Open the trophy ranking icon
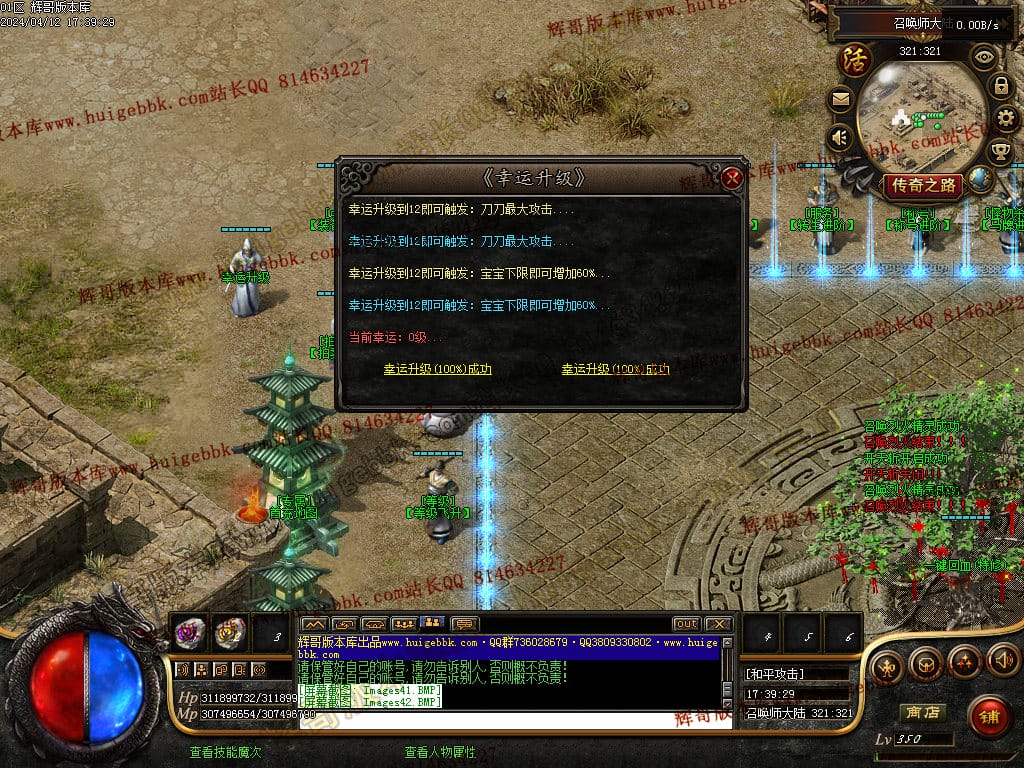This screenshot has width=1024, height=768. tap(1000, 152)
